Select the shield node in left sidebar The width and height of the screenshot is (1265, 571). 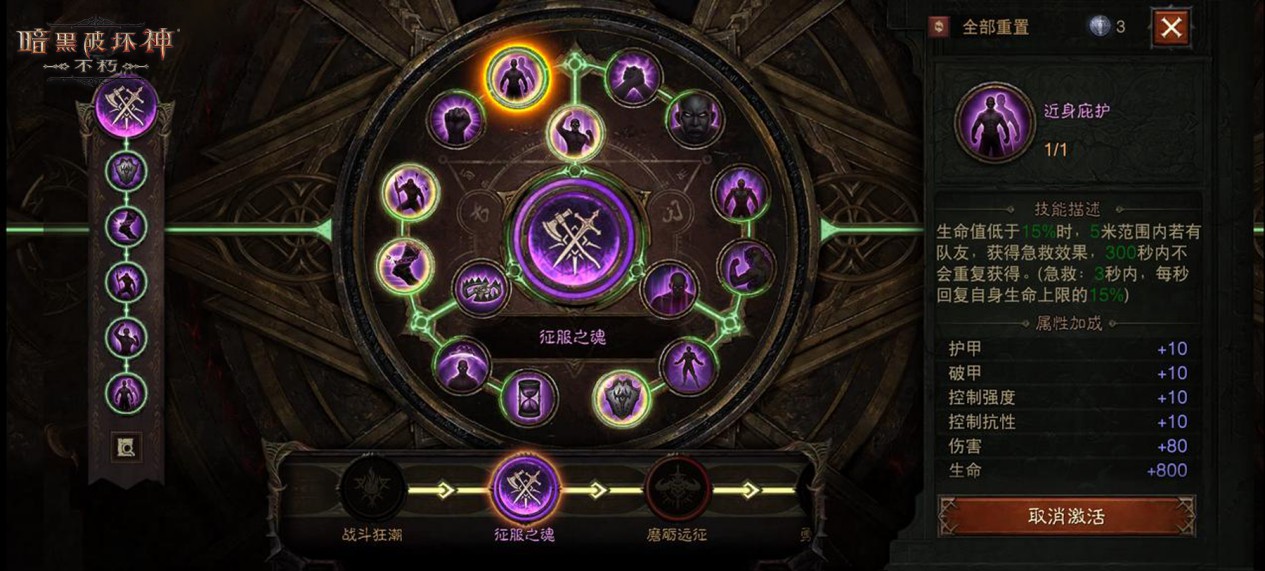pyautogui.click(x=126, y=171)
